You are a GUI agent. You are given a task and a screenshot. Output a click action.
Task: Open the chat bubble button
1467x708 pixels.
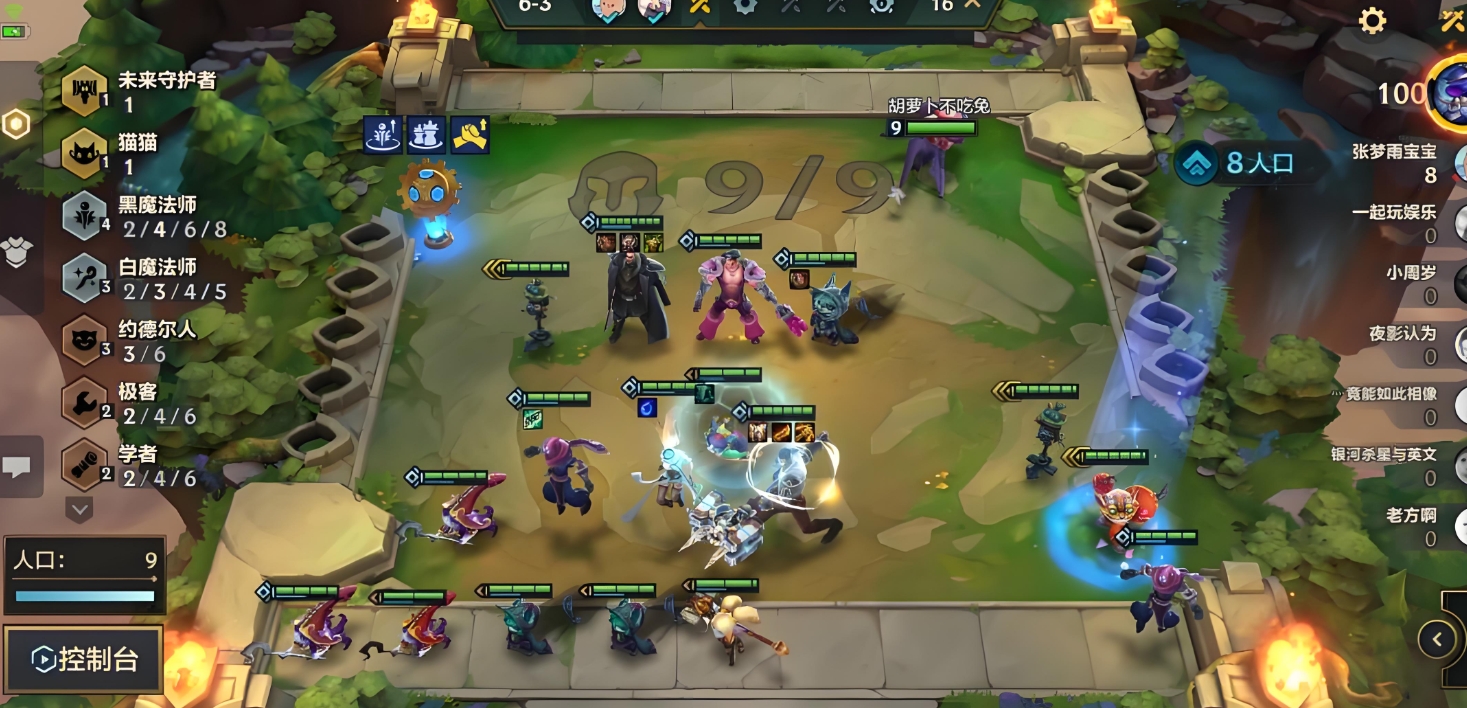pyautogui.click(x=18, y=466)
